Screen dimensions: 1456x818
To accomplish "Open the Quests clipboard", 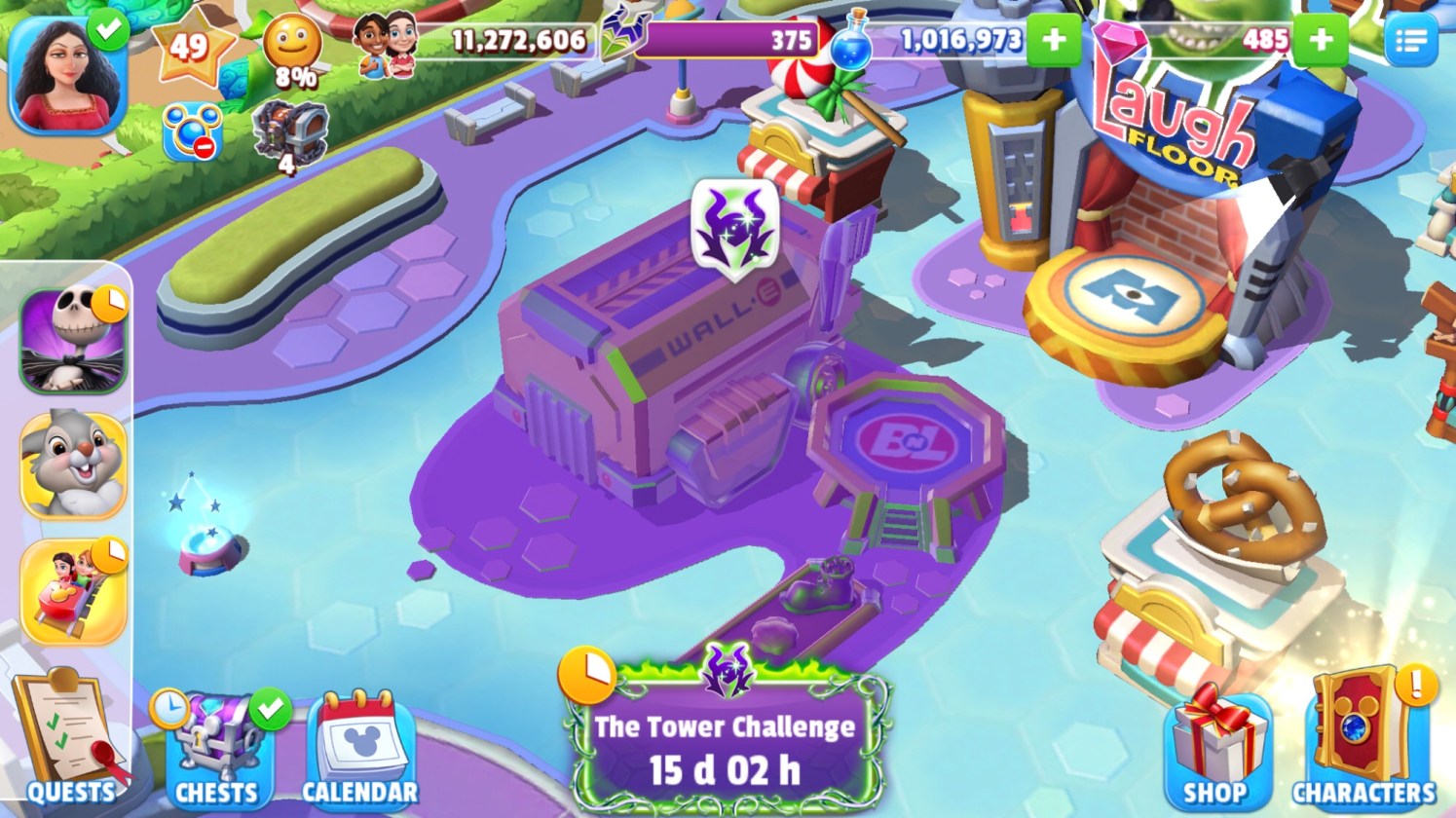I will tap(70, 740).
